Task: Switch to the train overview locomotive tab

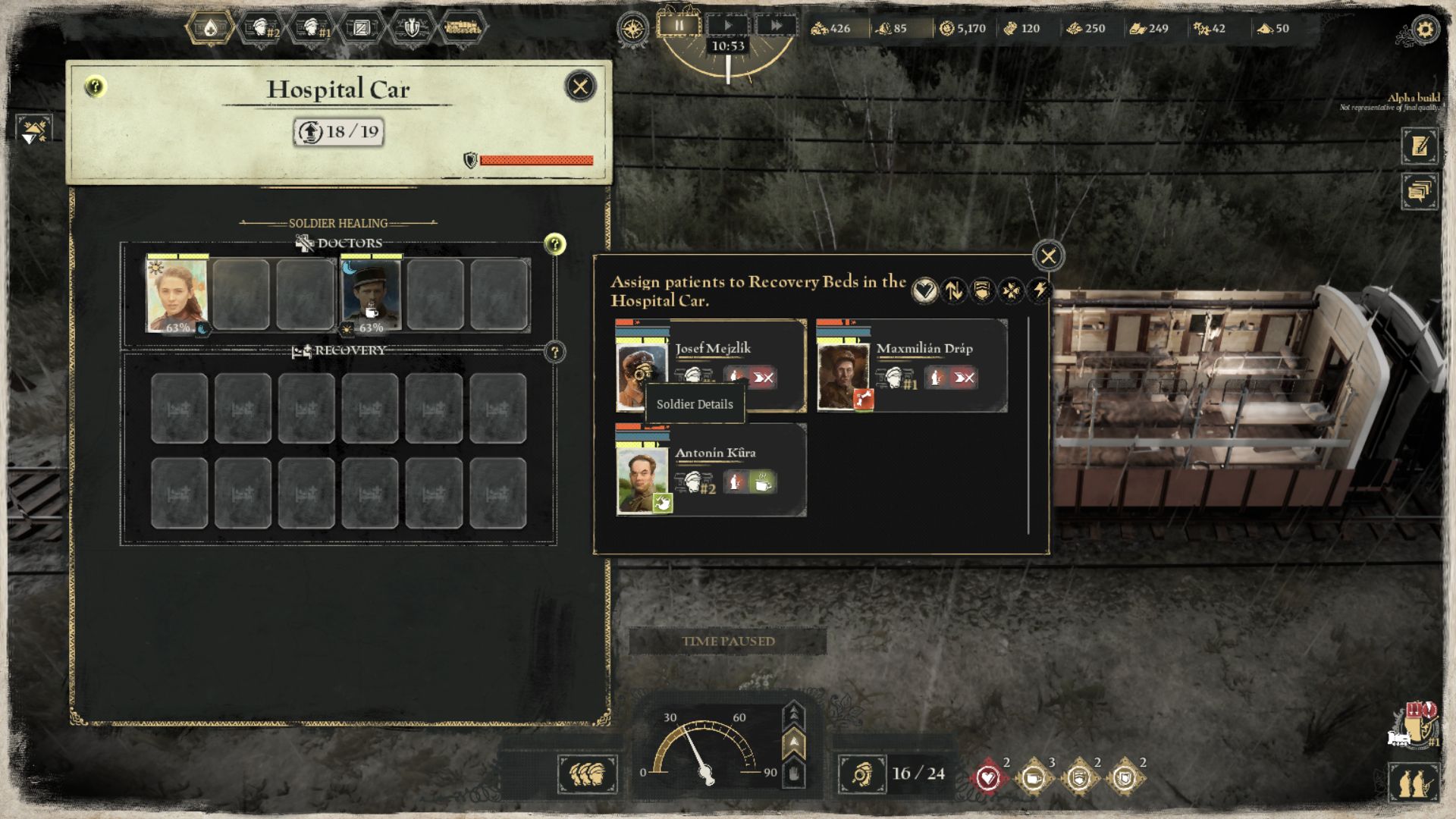Action: 463,28
